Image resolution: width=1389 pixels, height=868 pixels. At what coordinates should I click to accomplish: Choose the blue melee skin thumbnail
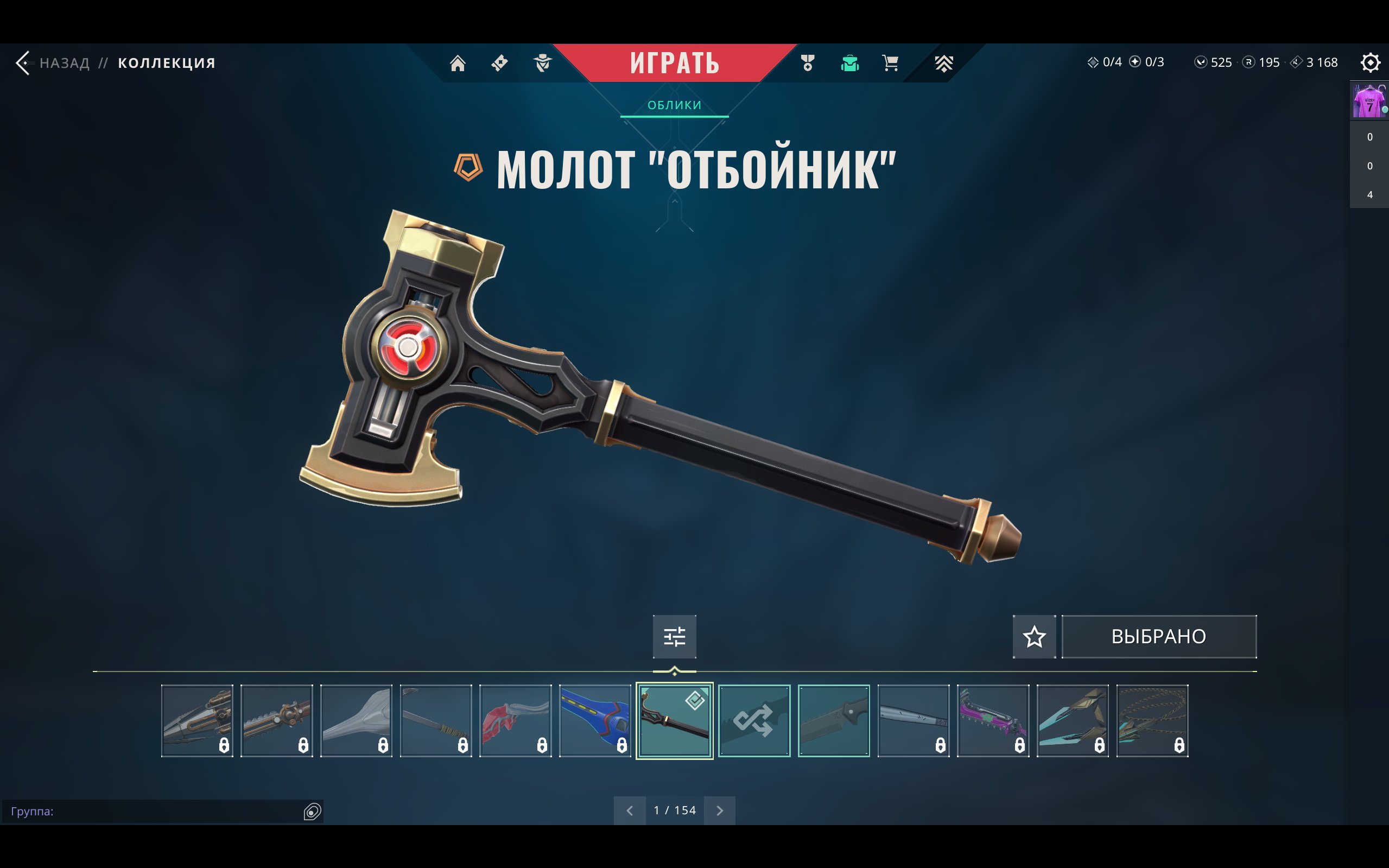click(595, 720)
